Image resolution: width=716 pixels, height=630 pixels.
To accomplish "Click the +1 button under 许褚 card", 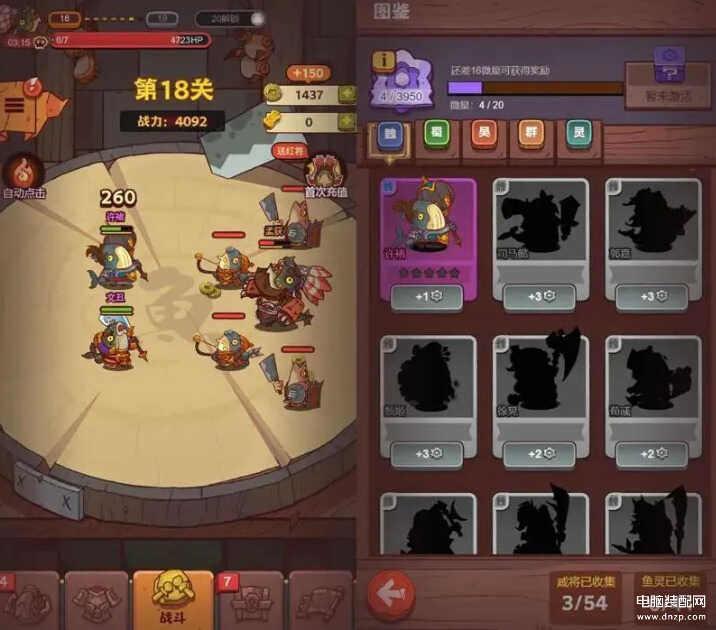I will pos(427,297).
